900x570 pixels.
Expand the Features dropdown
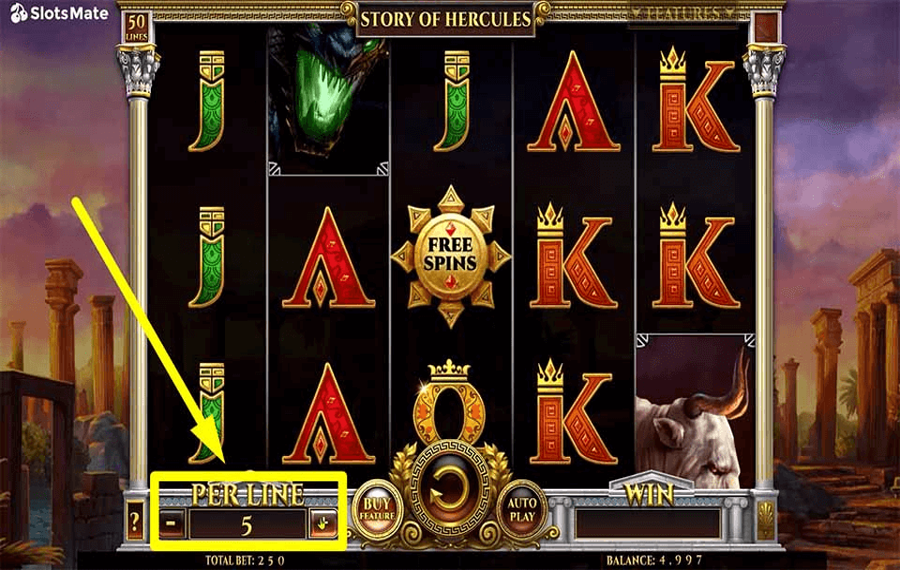click(x=691, y=14)
